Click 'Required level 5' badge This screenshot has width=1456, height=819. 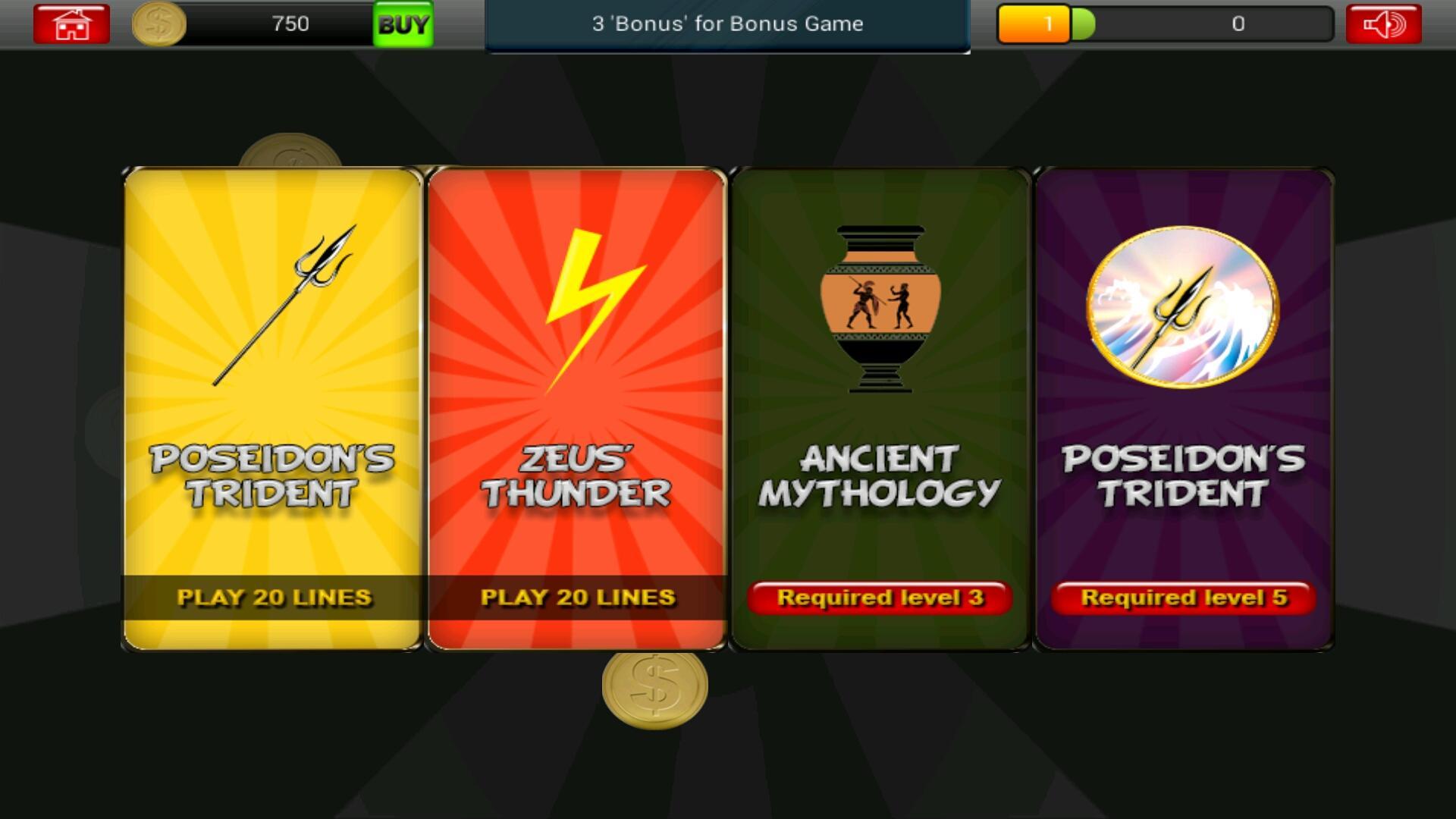pyautogui.click(x=1181, y=598)
